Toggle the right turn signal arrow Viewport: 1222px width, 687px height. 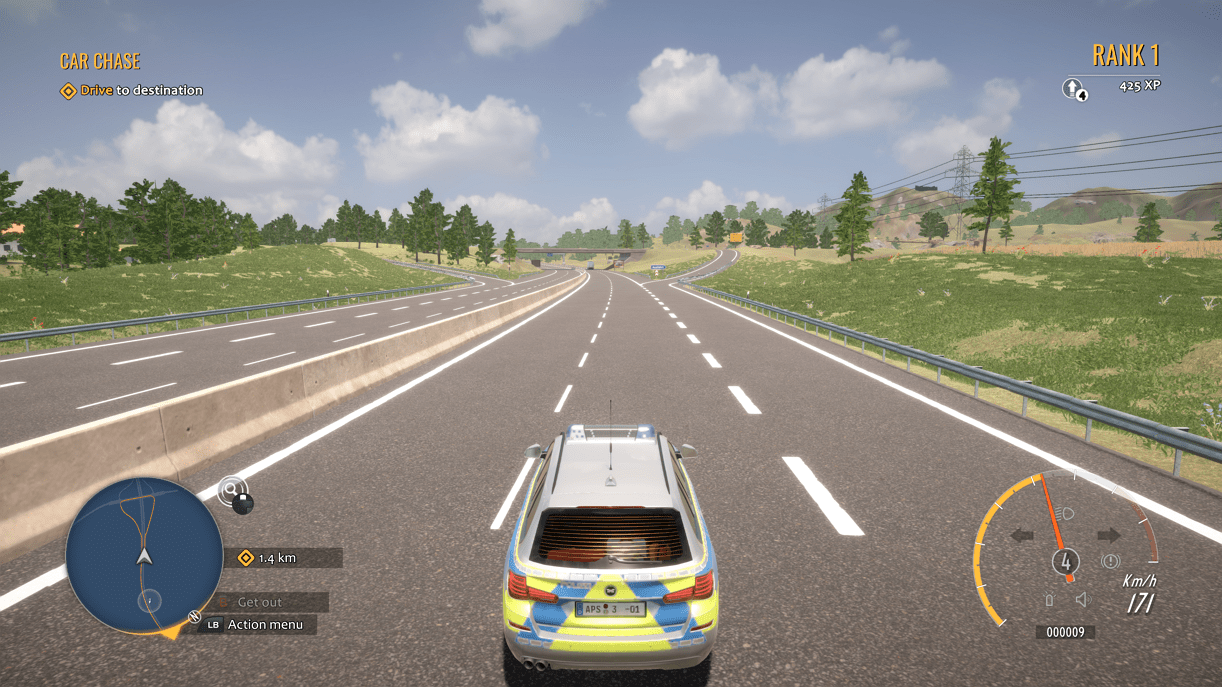pyautogui.click(x=1108, y=535)
